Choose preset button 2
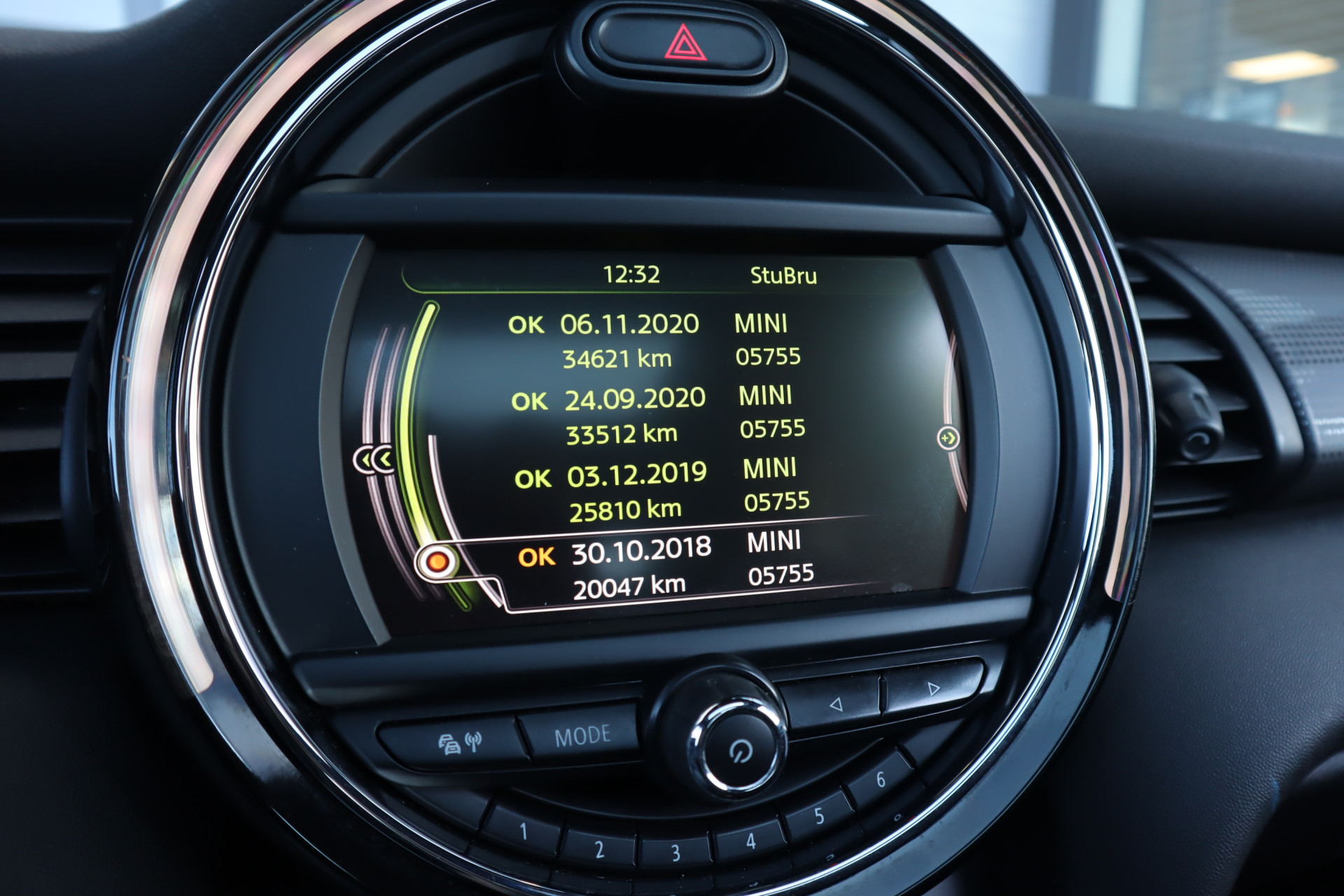Screen dimensions: 1344x896 click(599, 850)
